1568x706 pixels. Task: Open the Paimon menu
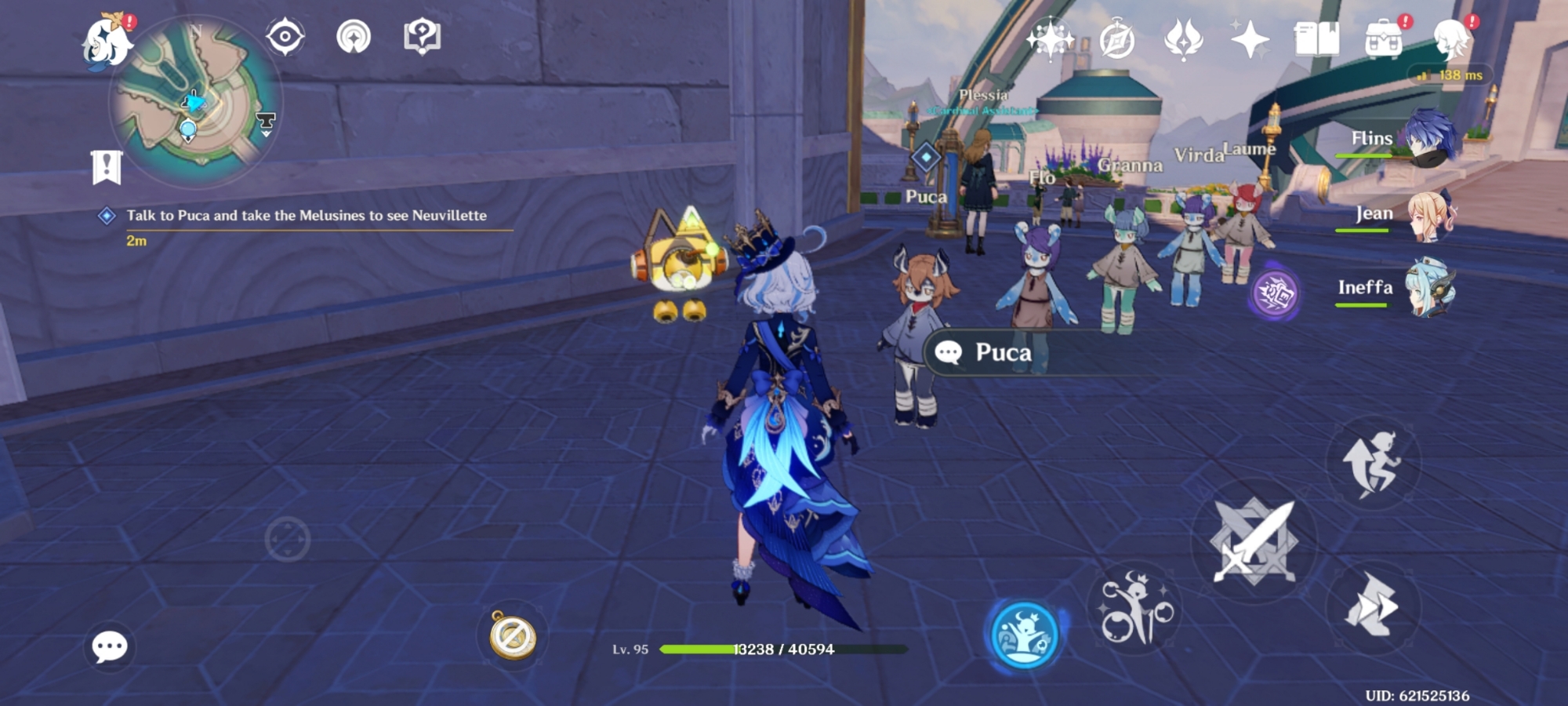tap(107, 42)
